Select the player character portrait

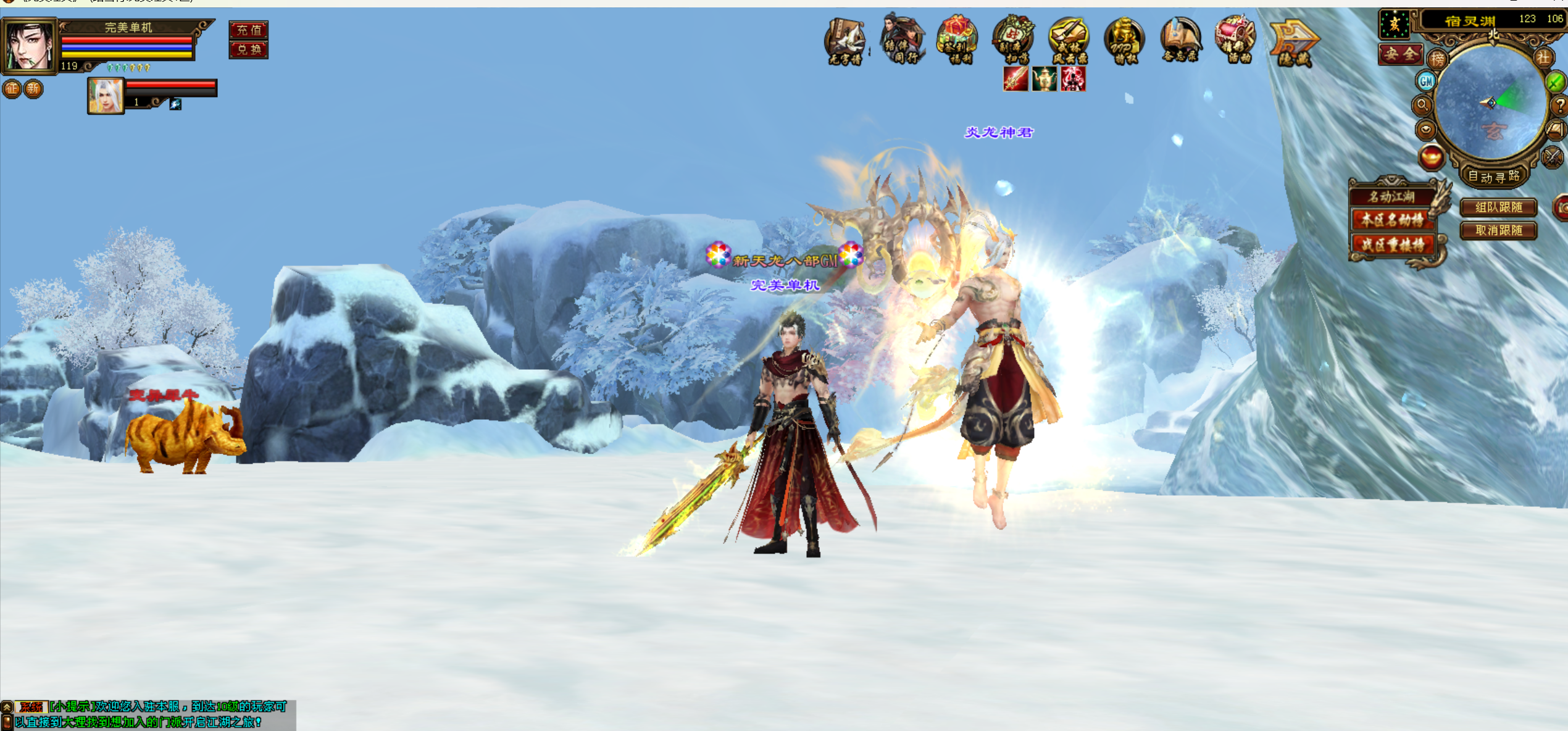pos(29,45)
